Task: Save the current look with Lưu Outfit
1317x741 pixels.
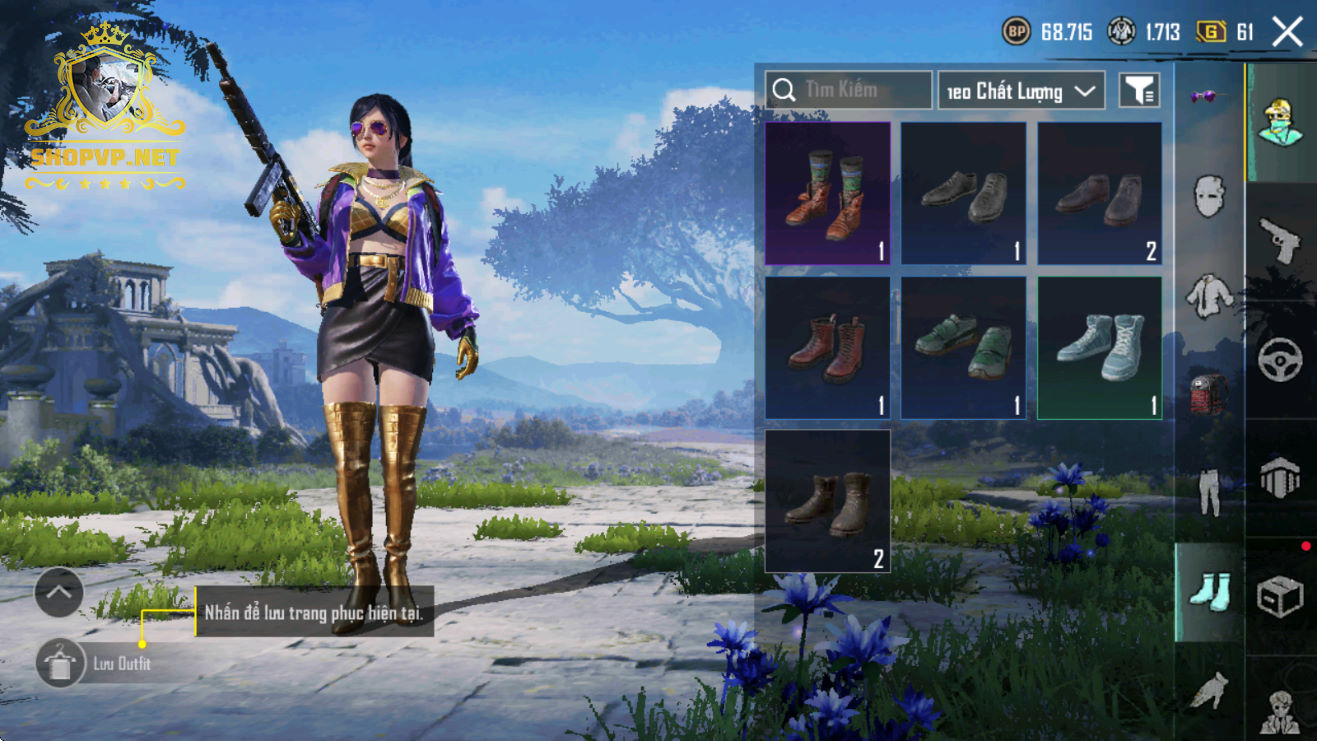Action: coord(60,663)
